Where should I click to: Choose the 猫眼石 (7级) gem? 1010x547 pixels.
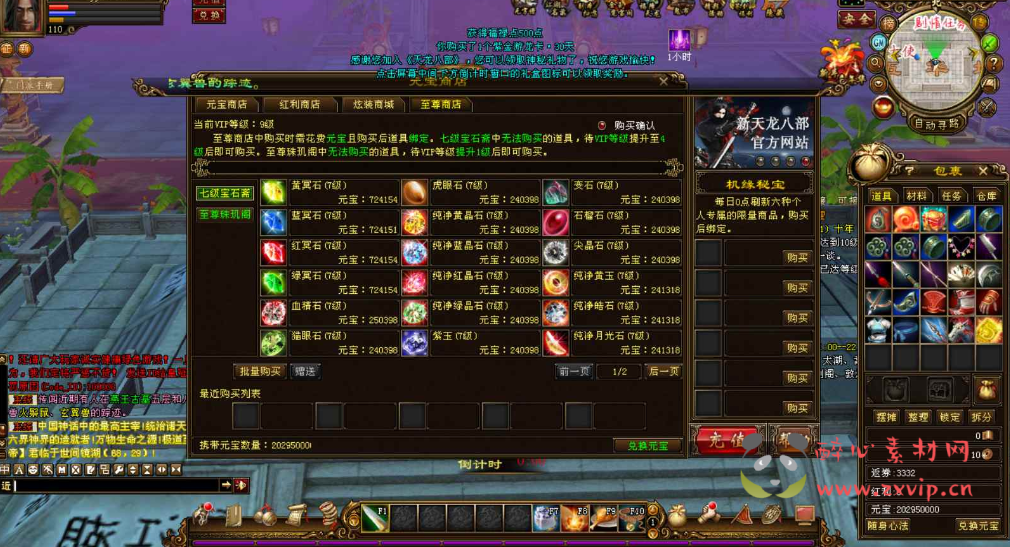pyautogui.click(x=273, y=342)
